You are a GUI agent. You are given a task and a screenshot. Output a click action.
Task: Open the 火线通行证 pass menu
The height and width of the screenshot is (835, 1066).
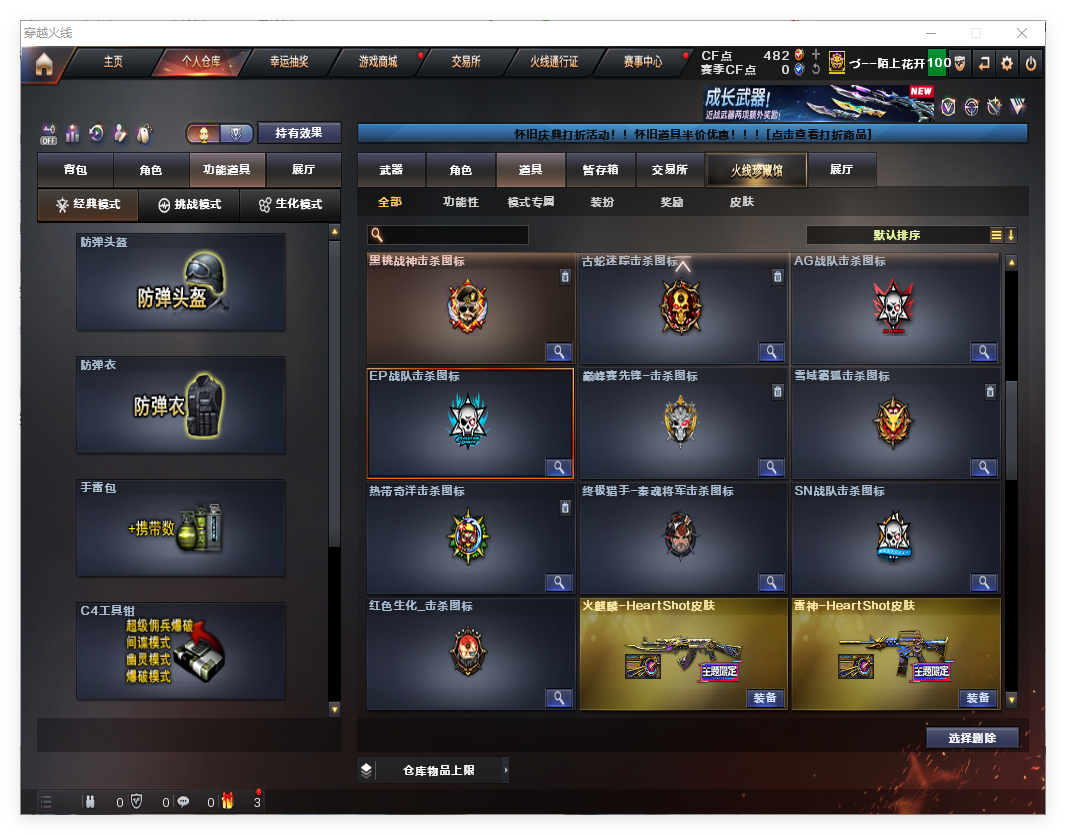[554, 62]
